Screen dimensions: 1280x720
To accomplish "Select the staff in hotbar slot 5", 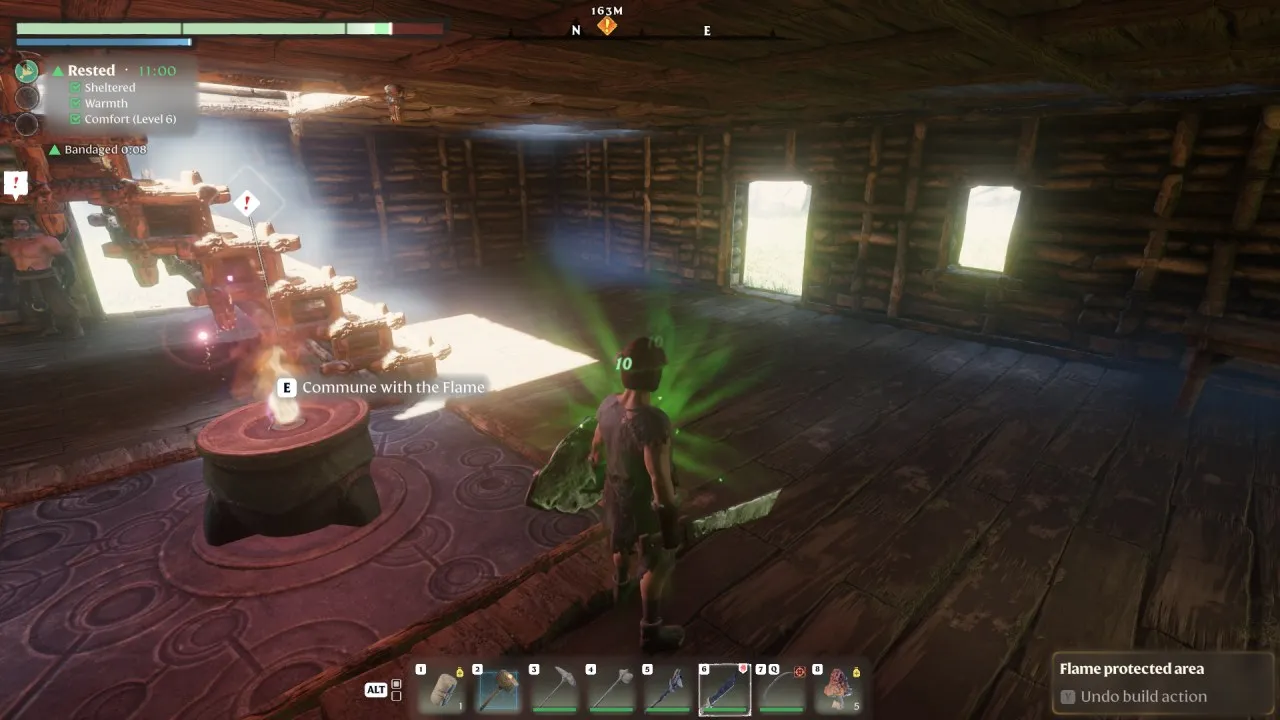I will [x=667, y=689].
